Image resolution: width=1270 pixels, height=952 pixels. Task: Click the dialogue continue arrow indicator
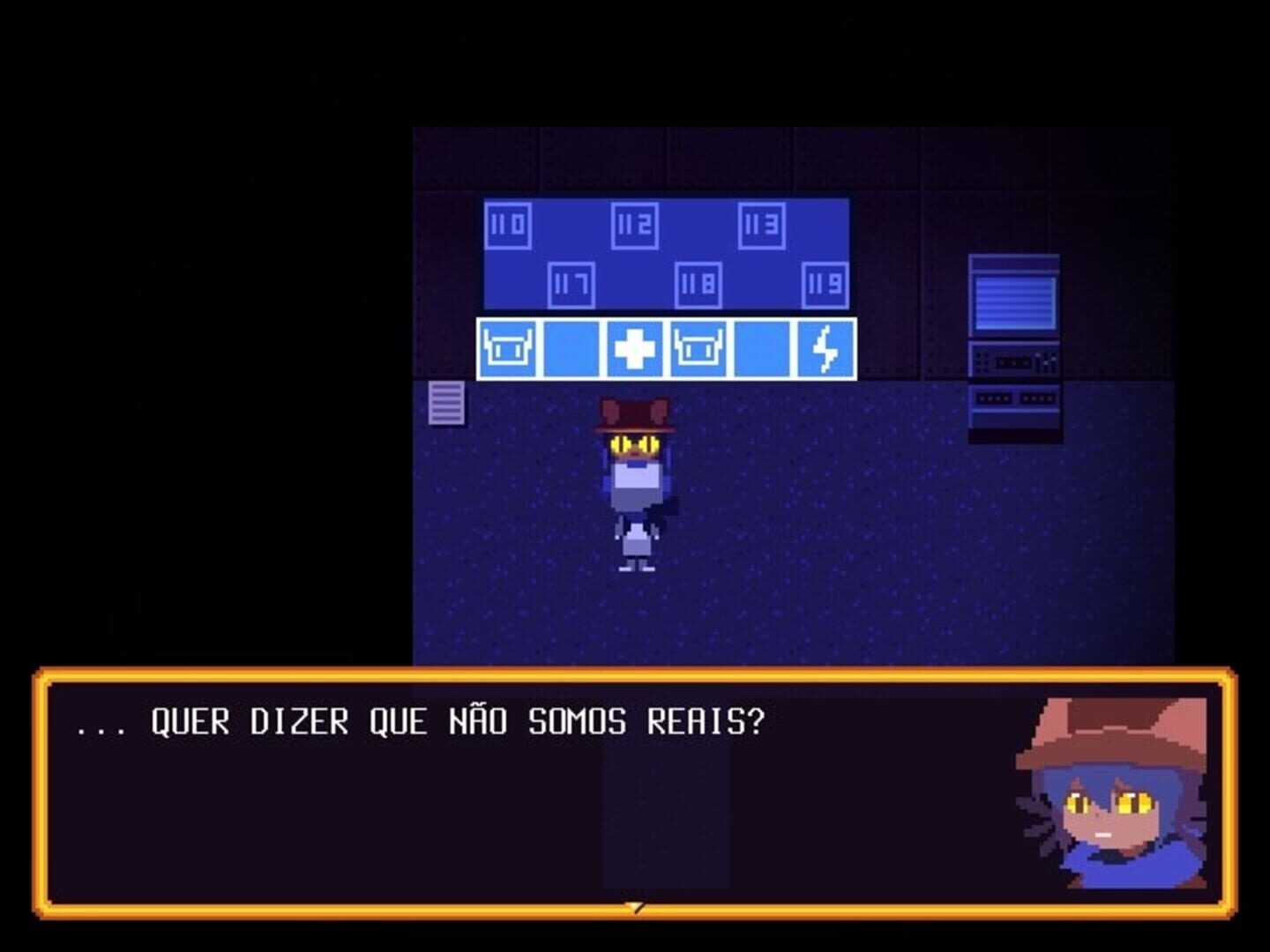pyautogui.click(x=635, y=905)
